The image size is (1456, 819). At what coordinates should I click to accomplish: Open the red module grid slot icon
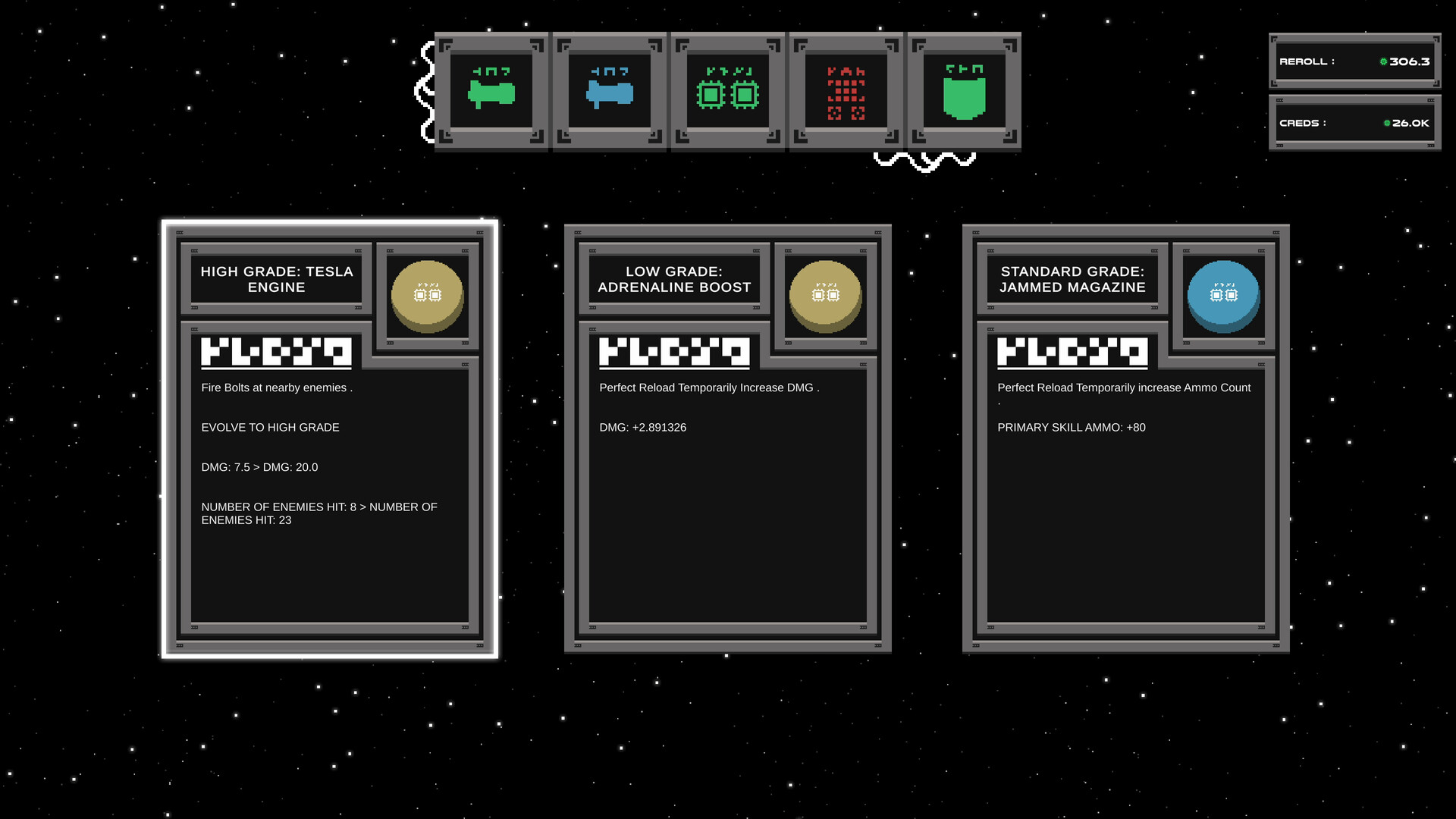(846, 91)
